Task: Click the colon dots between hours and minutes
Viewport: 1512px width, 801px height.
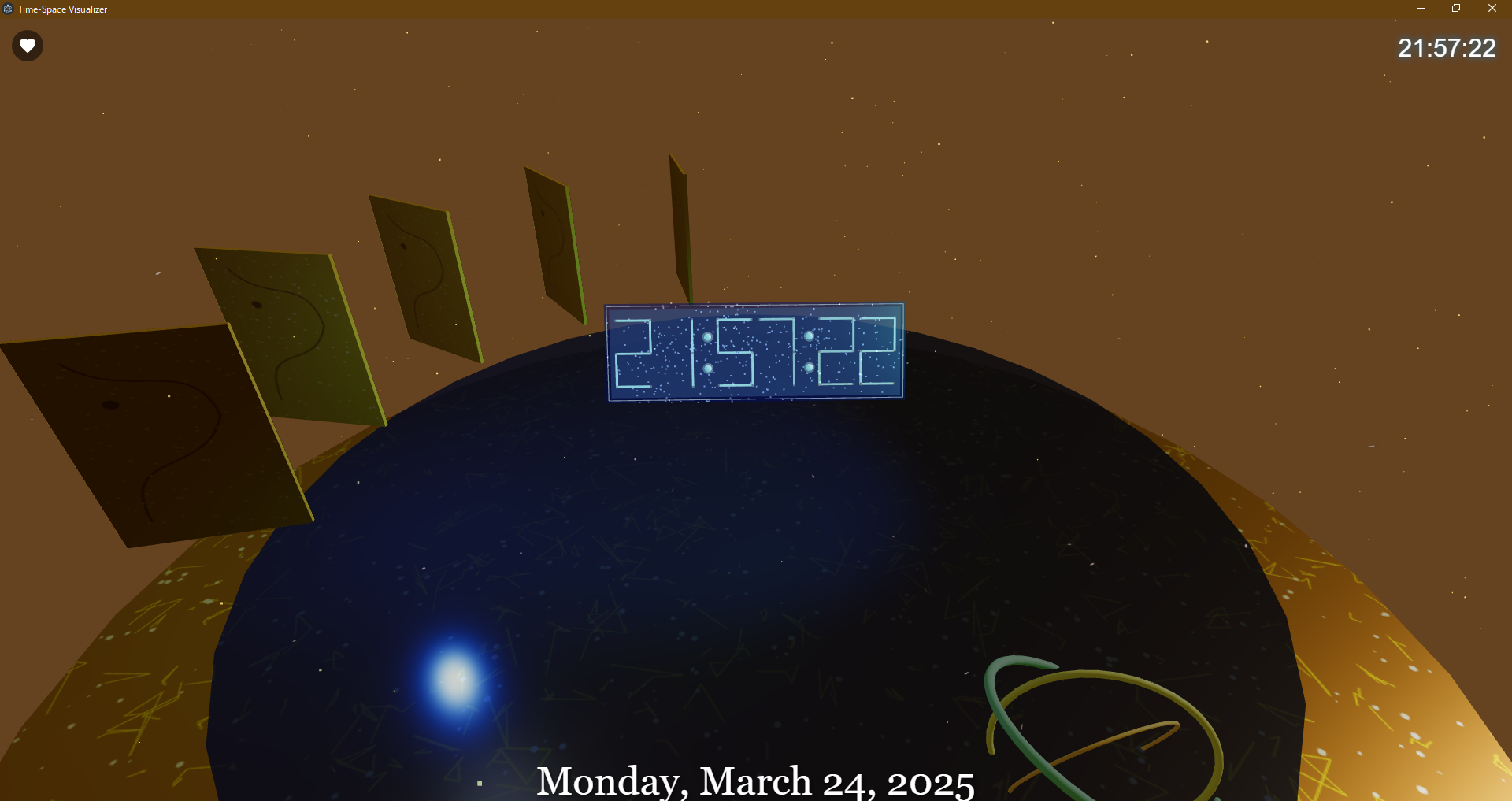Action: tap(707, 352)
